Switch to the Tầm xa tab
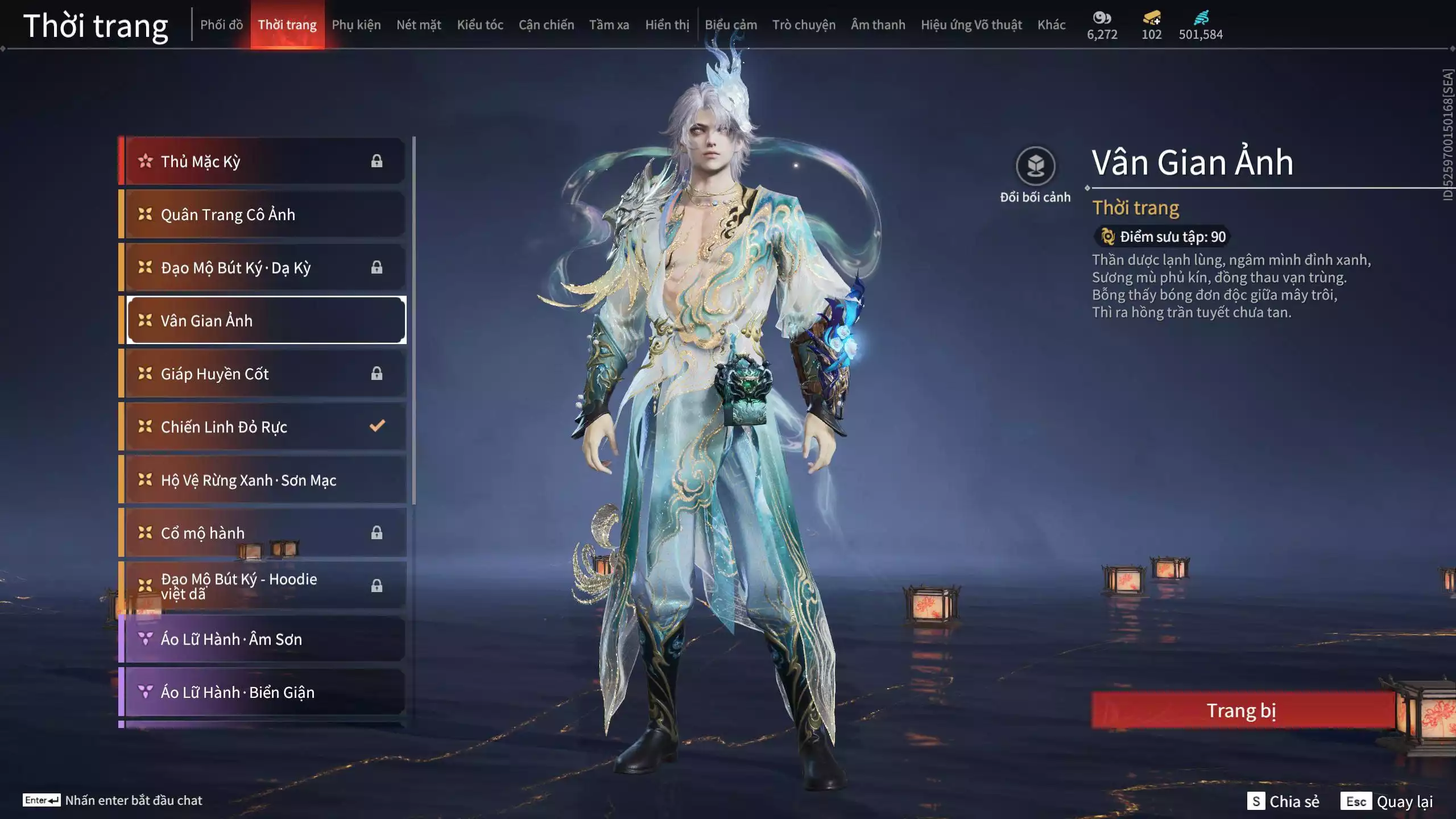Image resolution: width=1456 pixels, height=819 pixels. point(609,24)
